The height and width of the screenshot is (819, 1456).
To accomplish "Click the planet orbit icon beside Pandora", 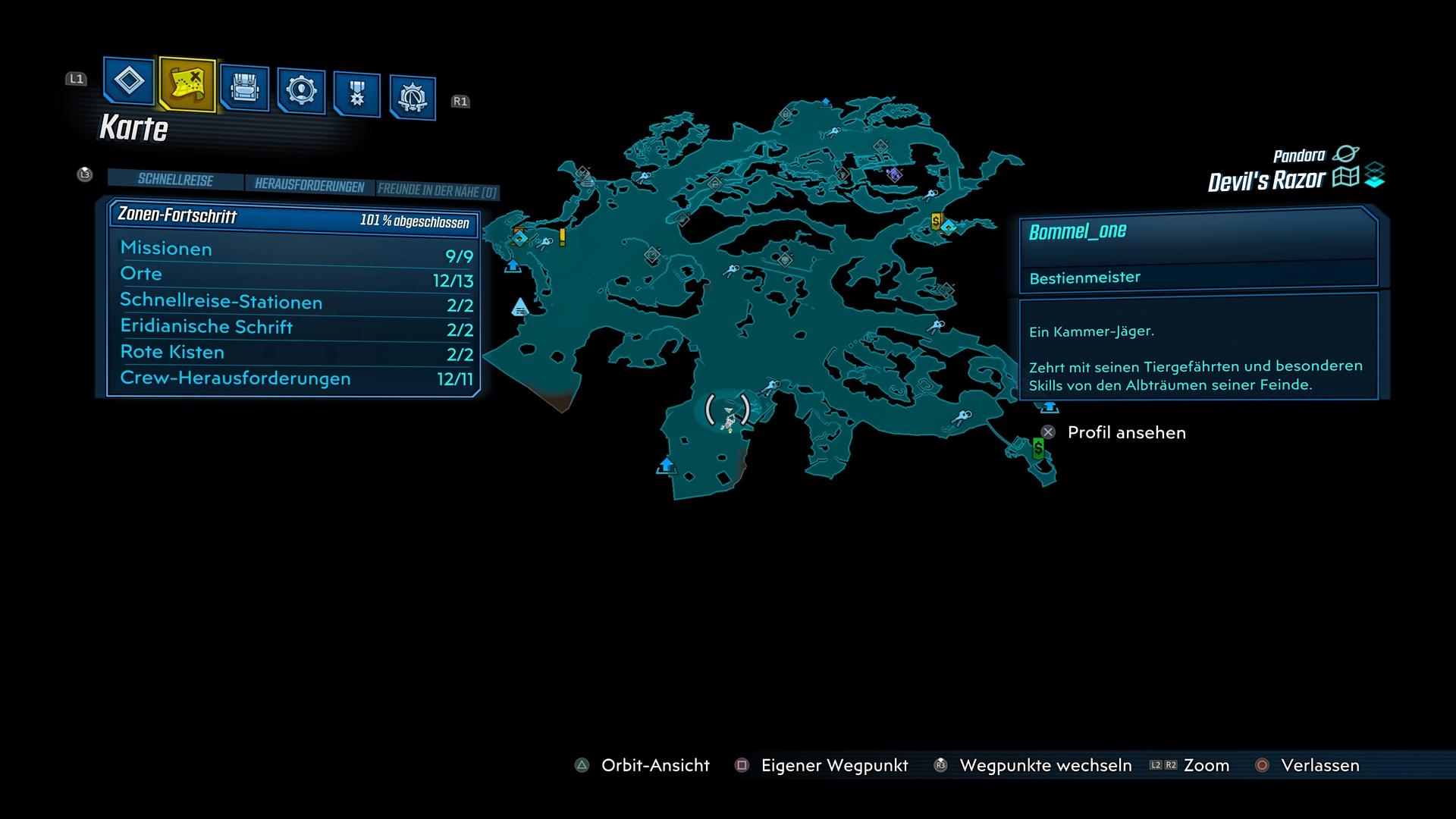I will pos(1346,154).
